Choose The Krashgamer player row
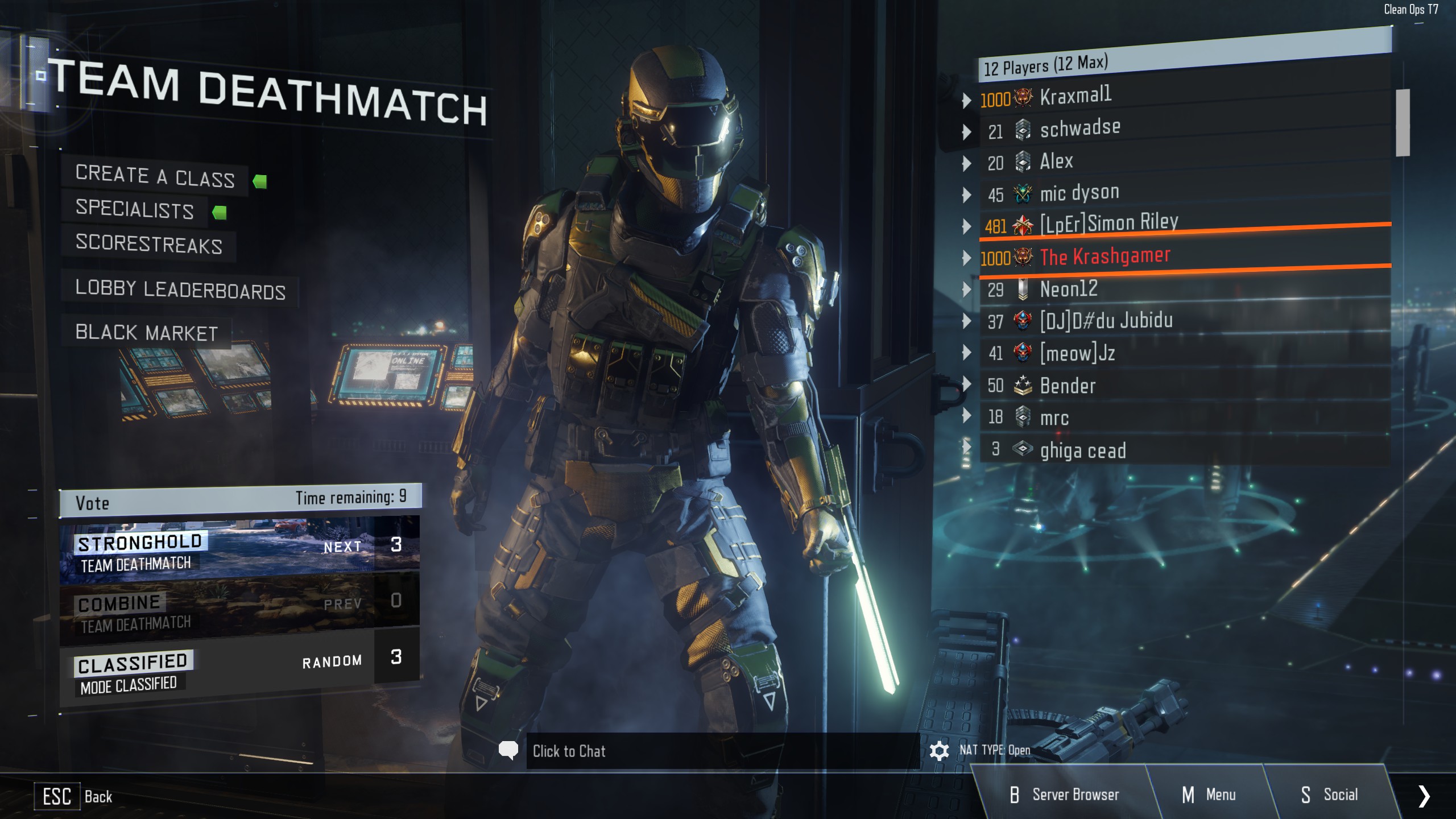The image size is (1456, 819). click(1105, 257)
